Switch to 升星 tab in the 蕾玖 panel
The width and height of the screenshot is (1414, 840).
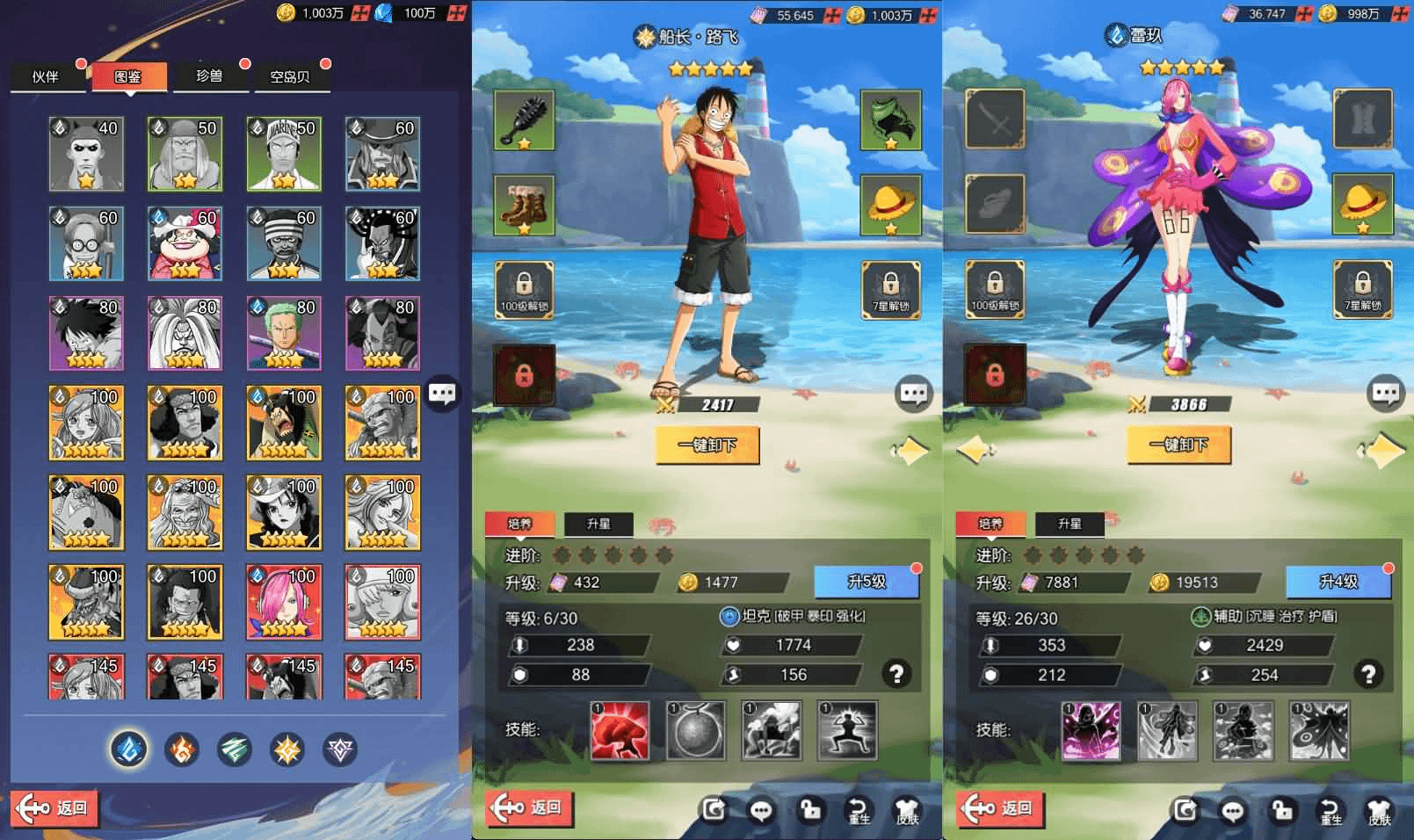[1070, 524]
